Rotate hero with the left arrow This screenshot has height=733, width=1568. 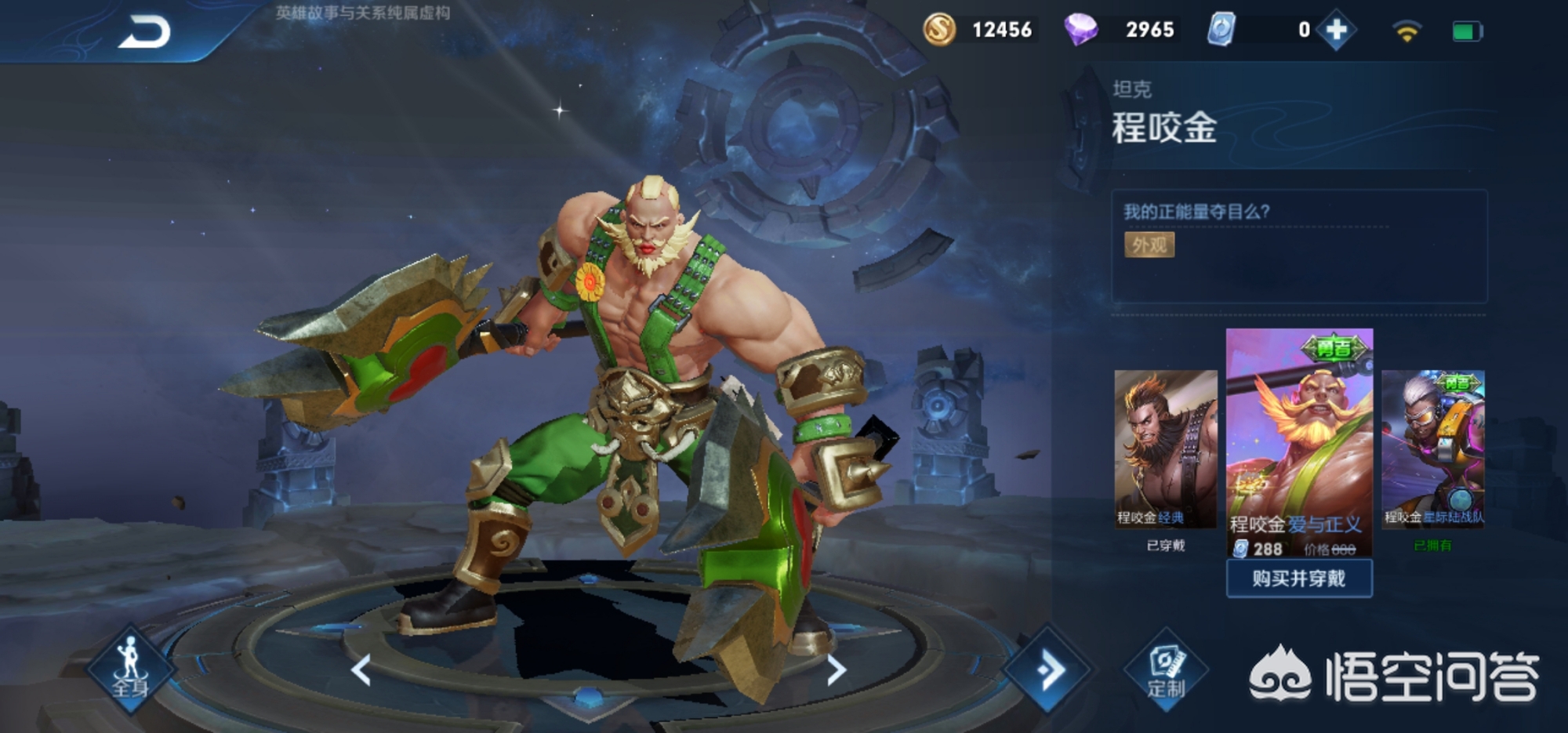pyautogui.click(x=361, y=670)
